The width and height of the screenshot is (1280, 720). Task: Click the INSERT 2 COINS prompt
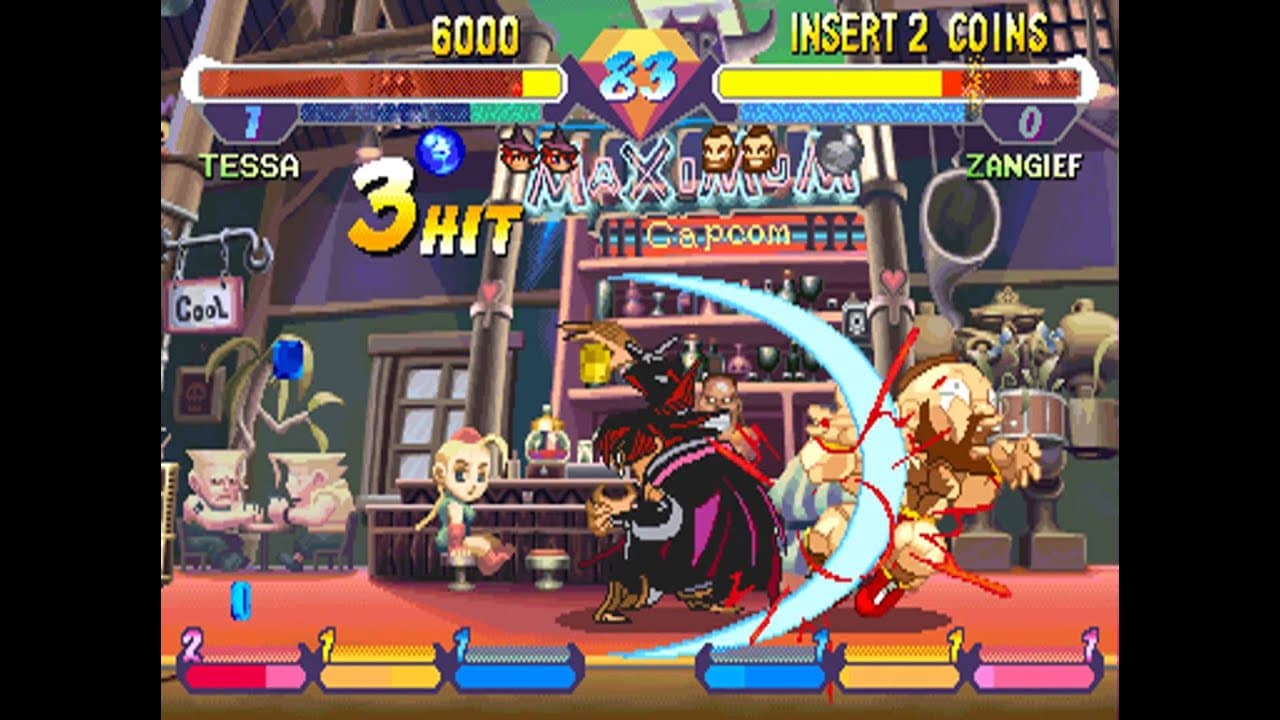[x=916, y=33]
